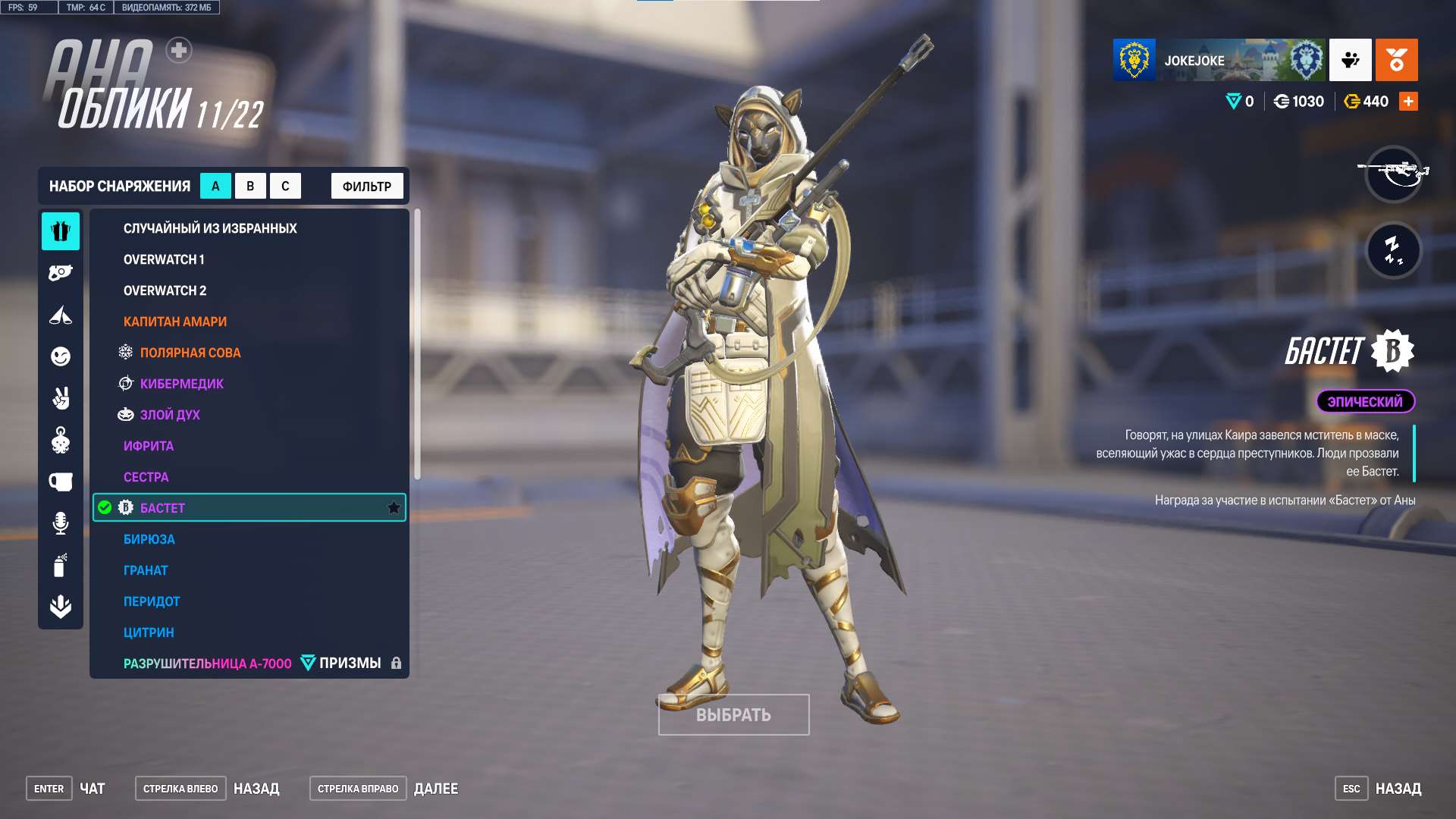Viewport: 1456px width, 819px height.
Task: Toggle gear set C
Action: (284, 185)
